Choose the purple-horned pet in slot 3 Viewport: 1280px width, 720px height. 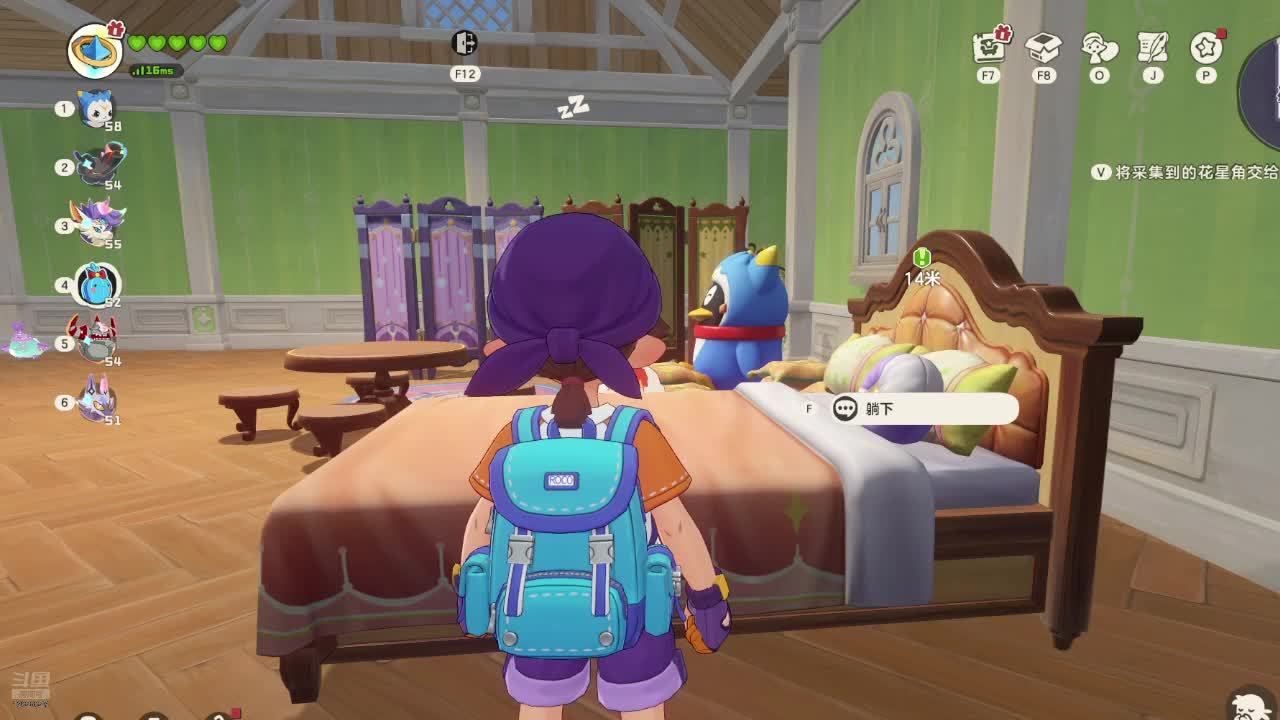[x=97, y=224]
